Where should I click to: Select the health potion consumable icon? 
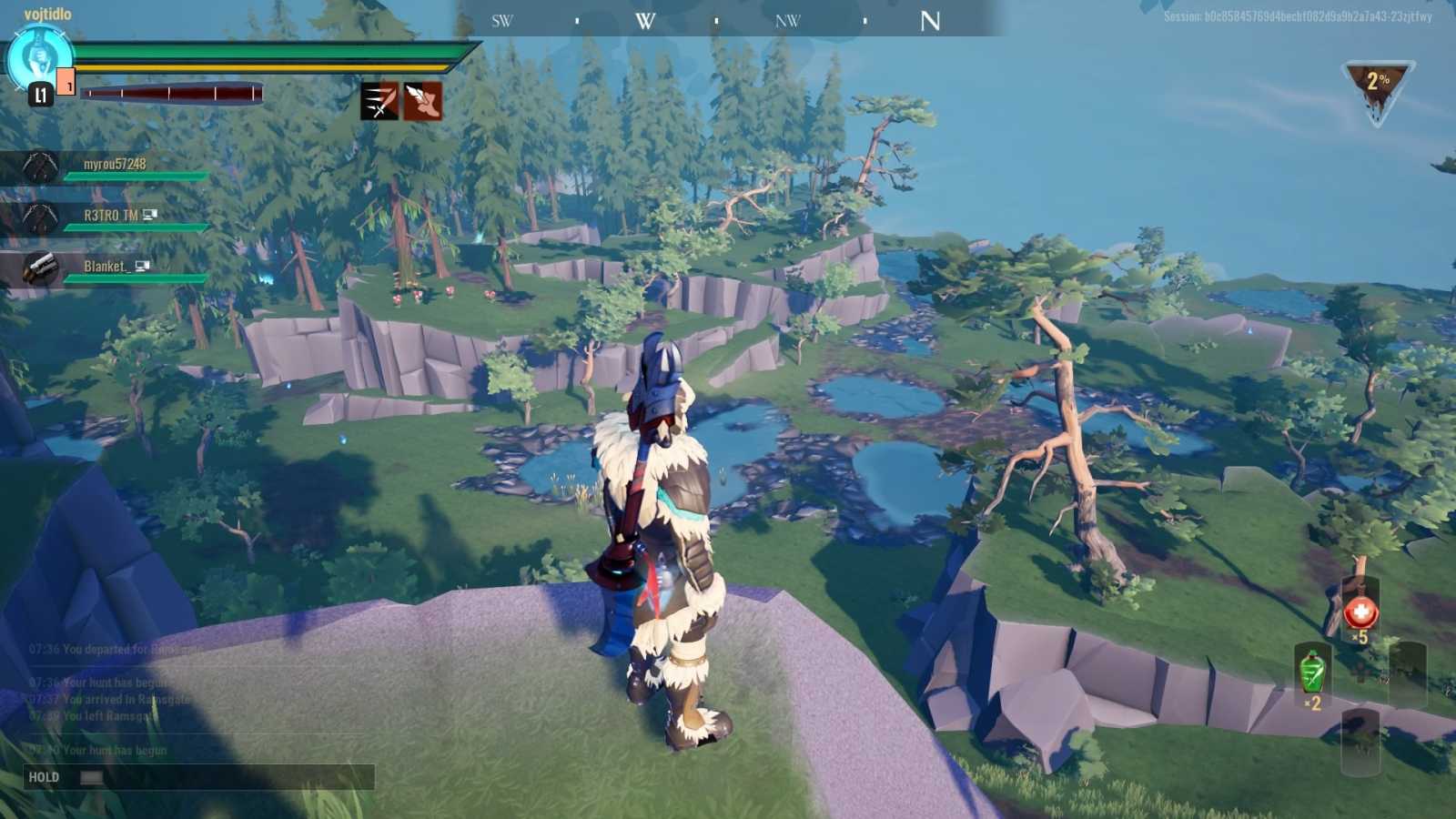pyautogui.click(x=1360, y=612)
